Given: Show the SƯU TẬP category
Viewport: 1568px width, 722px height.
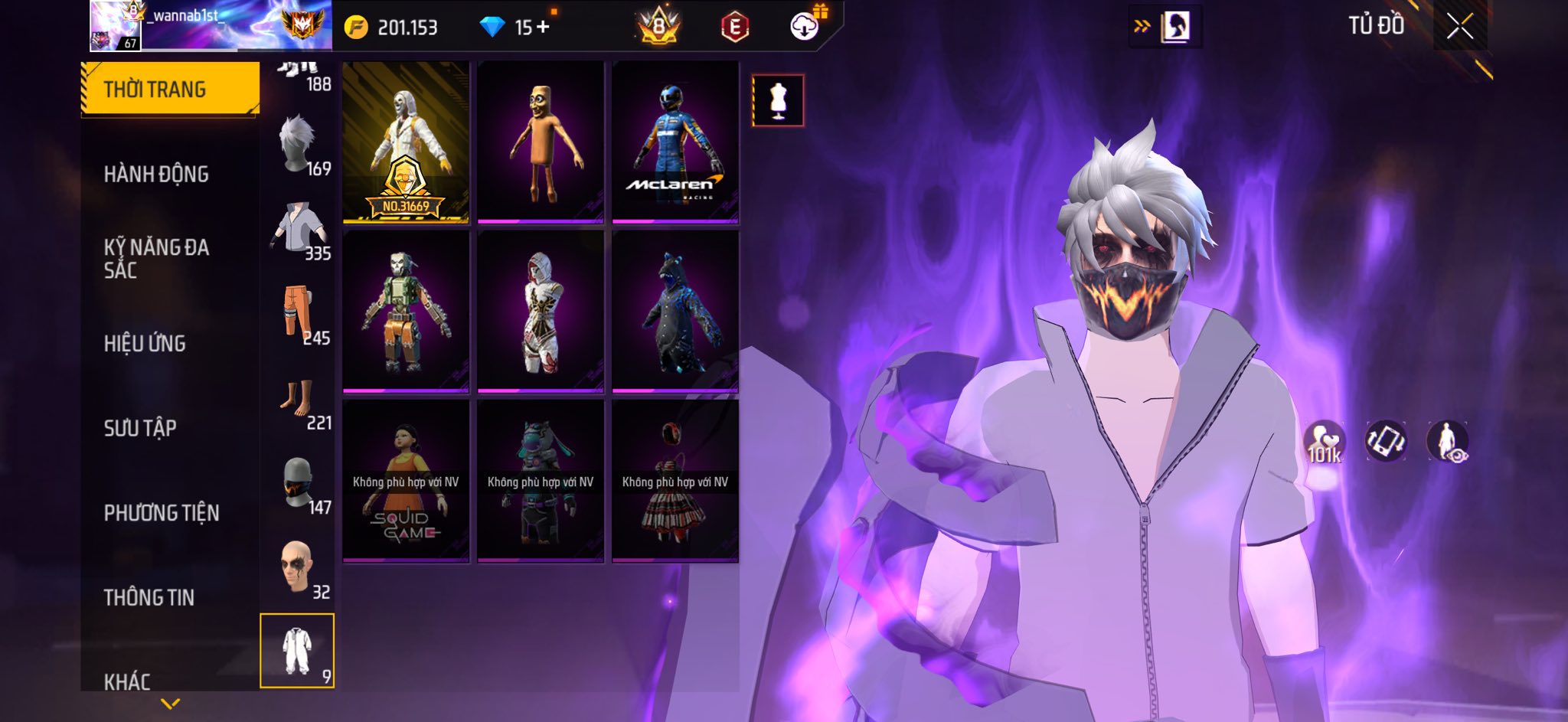Looking at the screenshot, I should (140, 427).
